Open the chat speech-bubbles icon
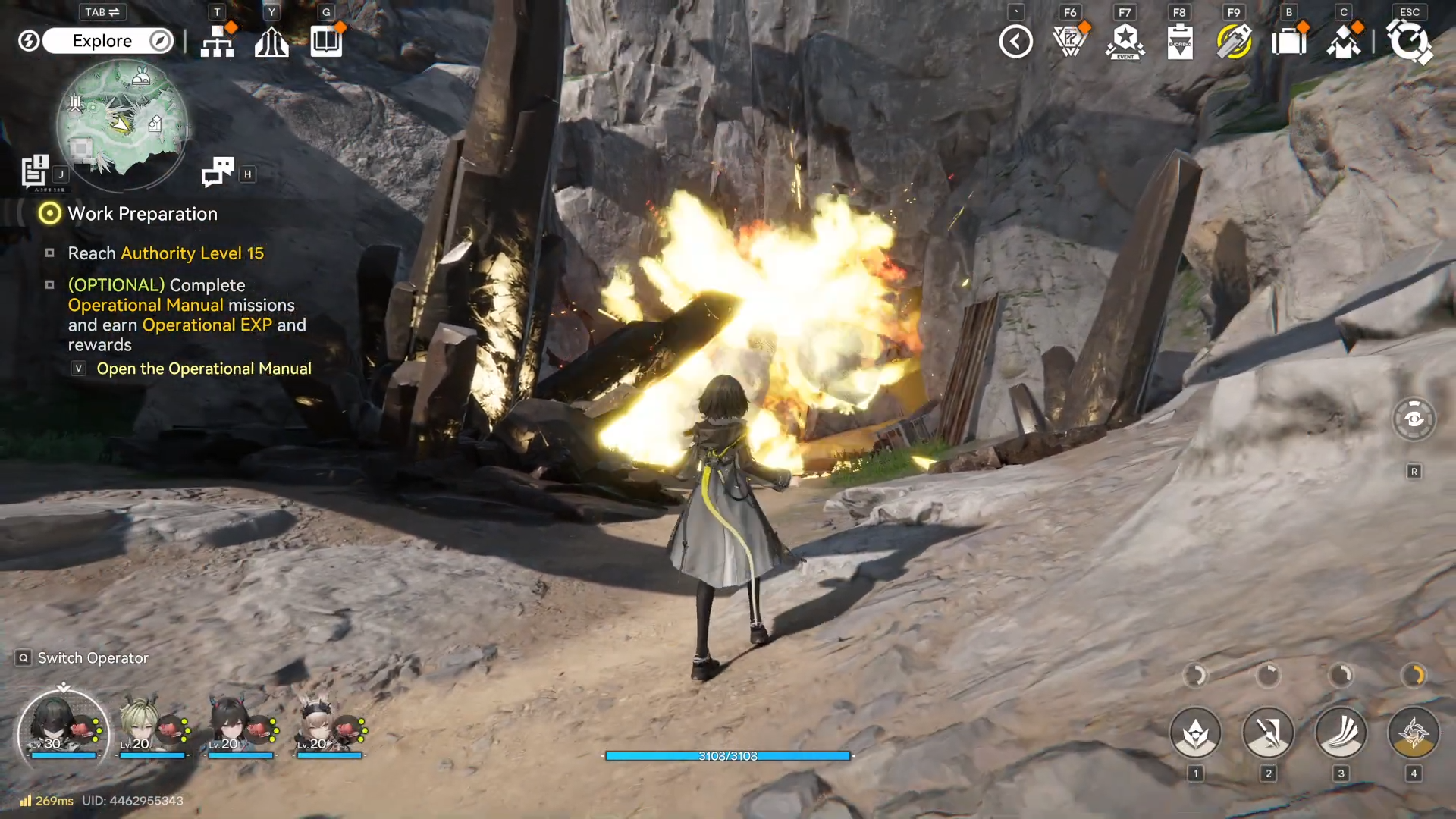Screen dimensions: 1456x819 tap(218, 172)
